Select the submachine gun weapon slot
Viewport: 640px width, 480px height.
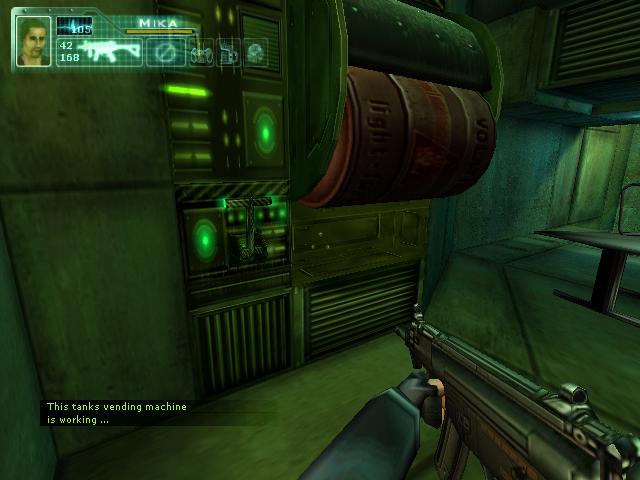(111, 52)
